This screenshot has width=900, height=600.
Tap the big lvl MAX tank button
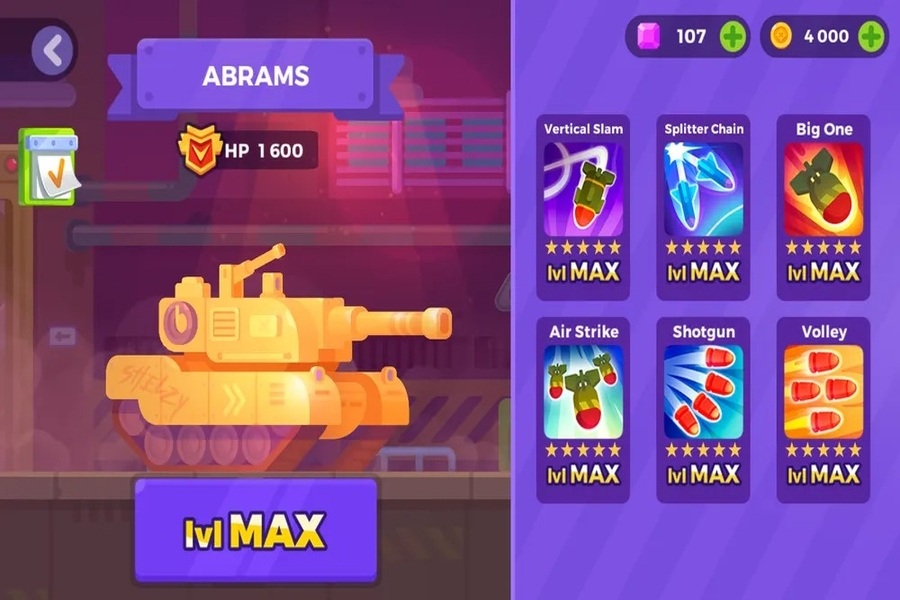(255, 530)
